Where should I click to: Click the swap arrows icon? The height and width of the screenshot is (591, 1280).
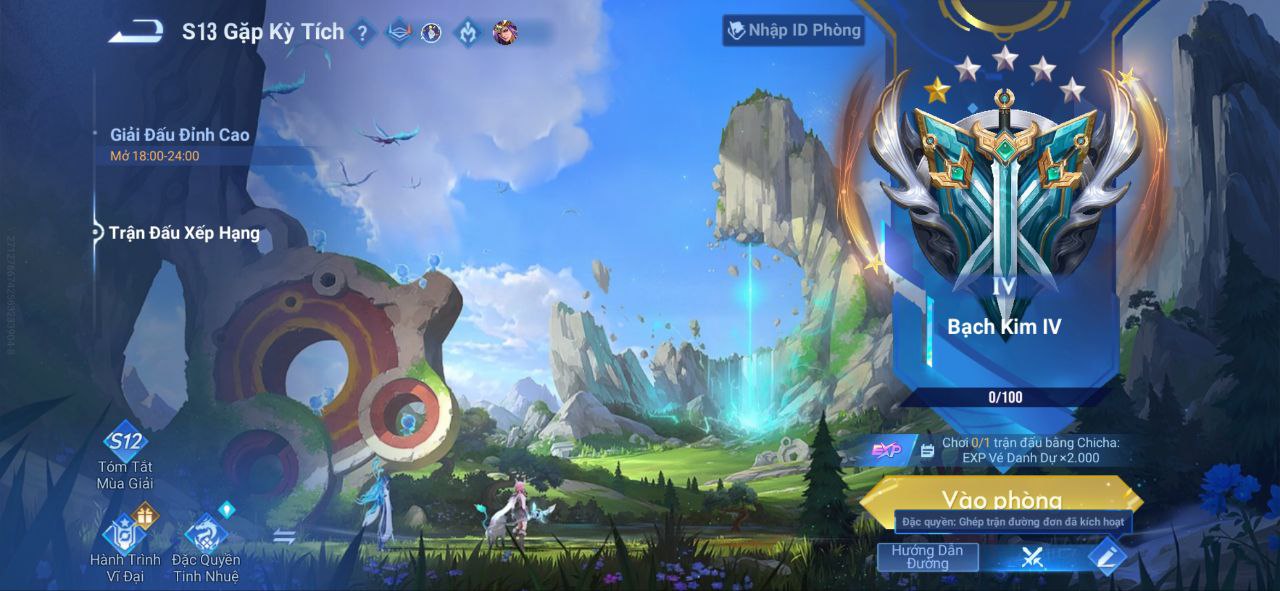[284, 537]
